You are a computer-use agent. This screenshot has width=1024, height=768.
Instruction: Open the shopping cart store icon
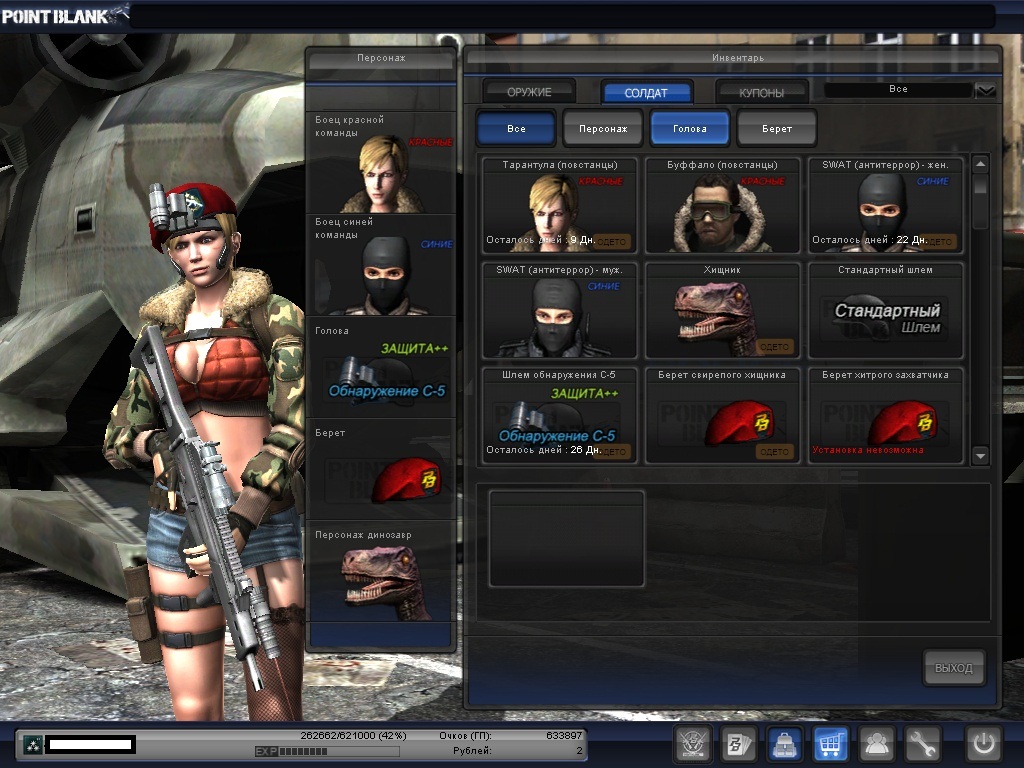click(x=831, y=744)
